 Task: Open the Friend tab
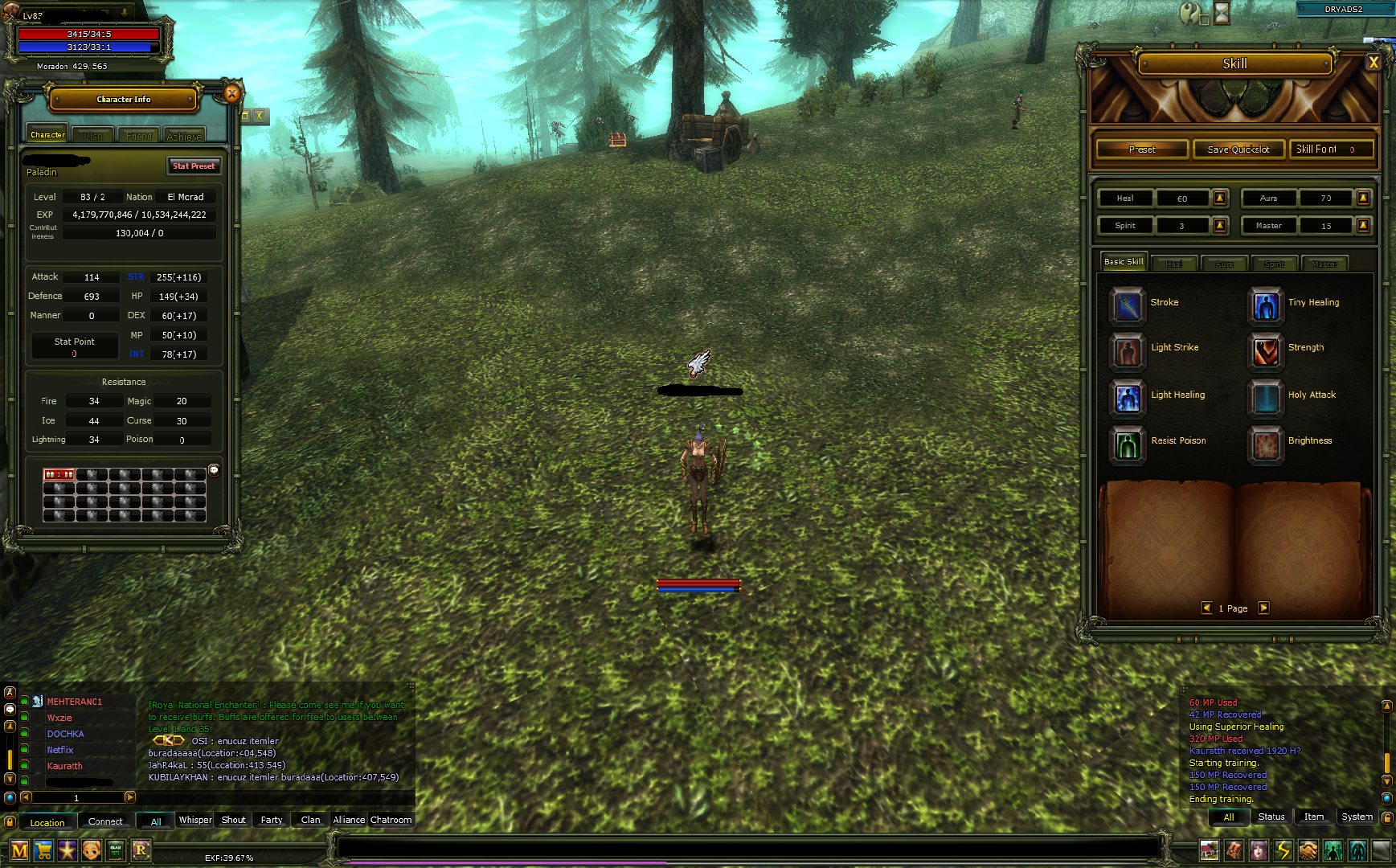[139, 136]
